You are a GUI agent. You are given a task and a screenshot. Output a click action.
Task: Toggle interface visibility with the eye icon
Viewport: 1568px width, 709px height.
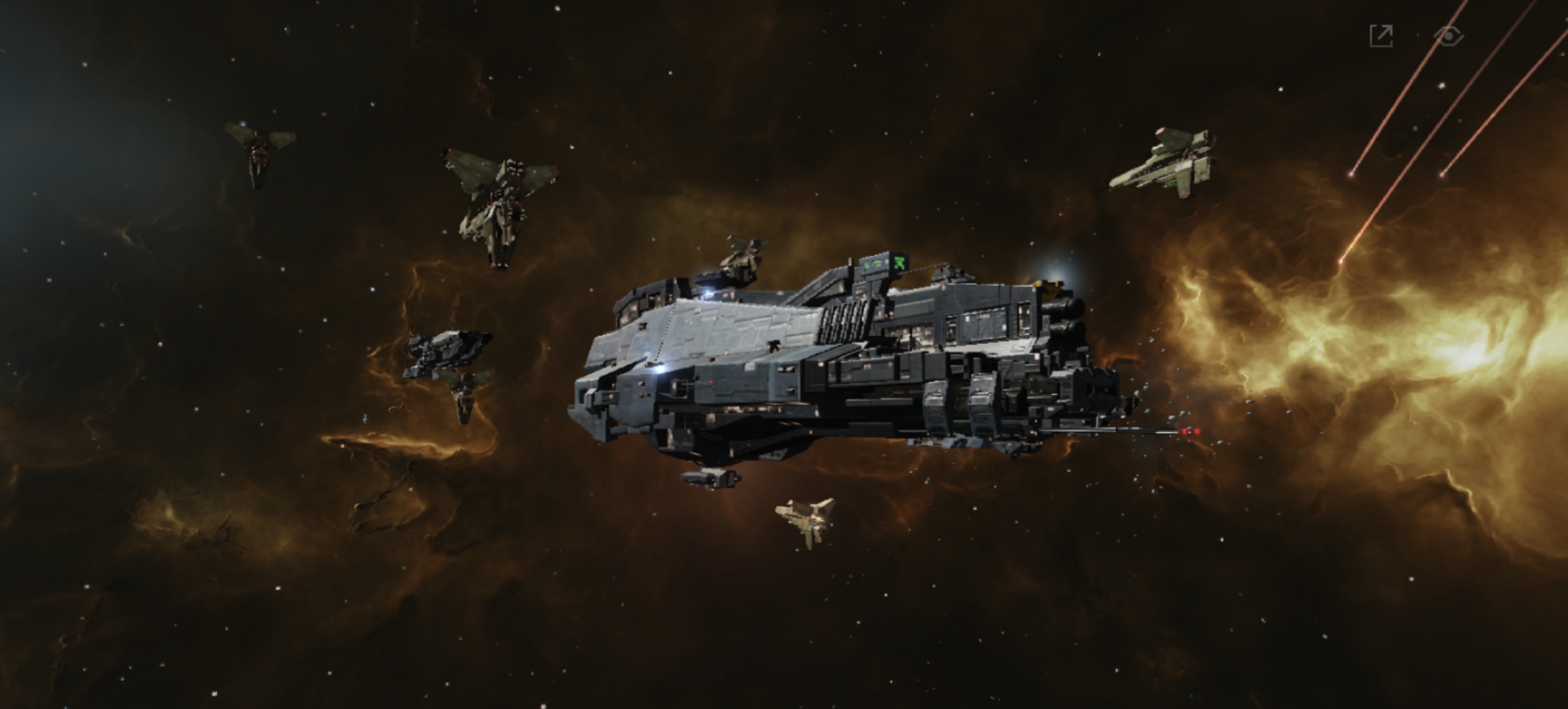pyautogui.click(x=1448, y=35)
